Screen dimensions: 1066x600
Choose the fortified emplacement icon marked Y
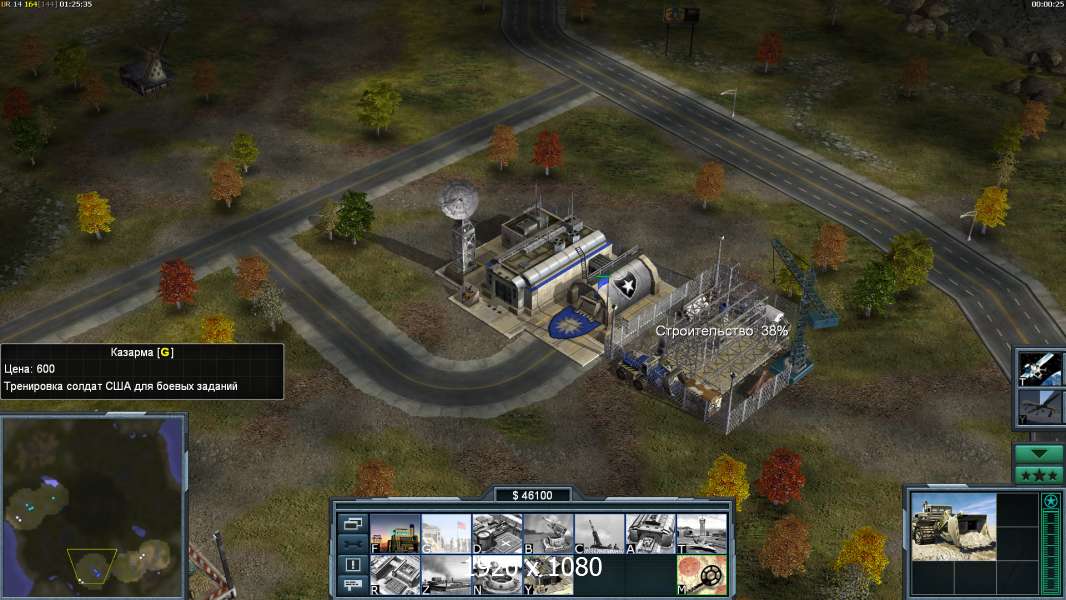click(548, 575)
